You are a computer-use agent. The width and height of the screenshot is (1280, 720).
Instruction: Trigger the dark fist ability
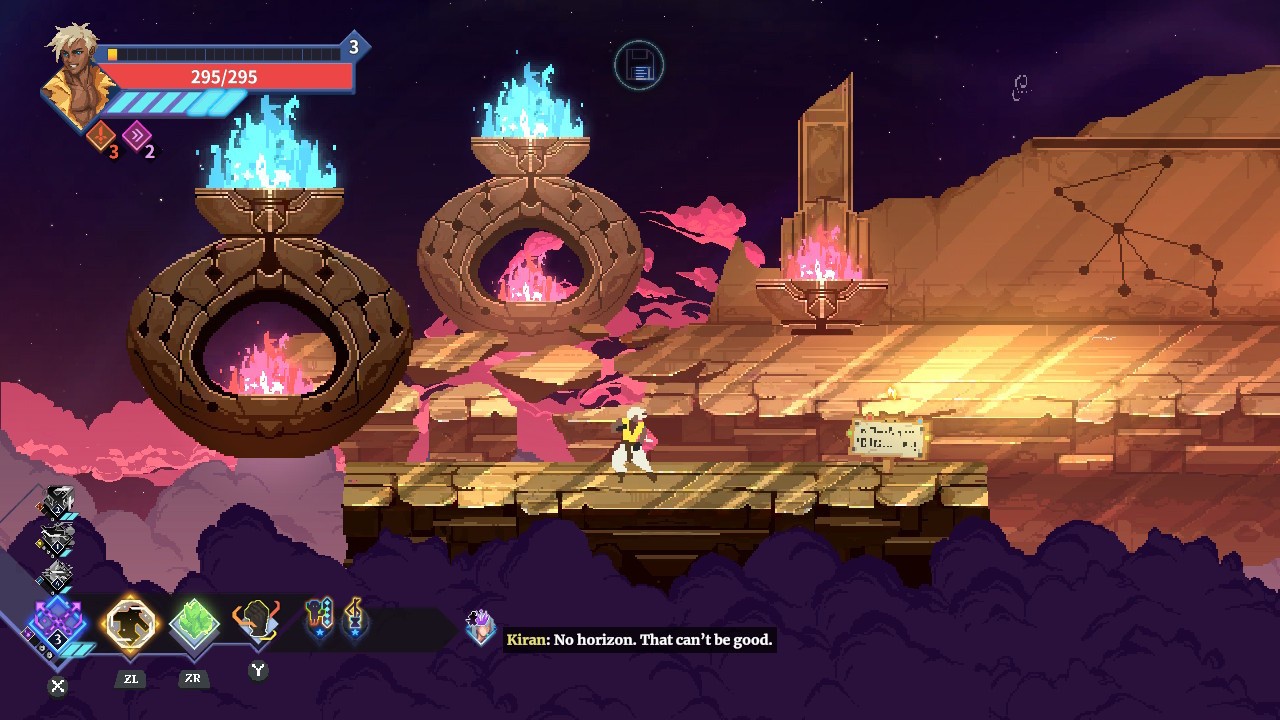tap(256, 622)
